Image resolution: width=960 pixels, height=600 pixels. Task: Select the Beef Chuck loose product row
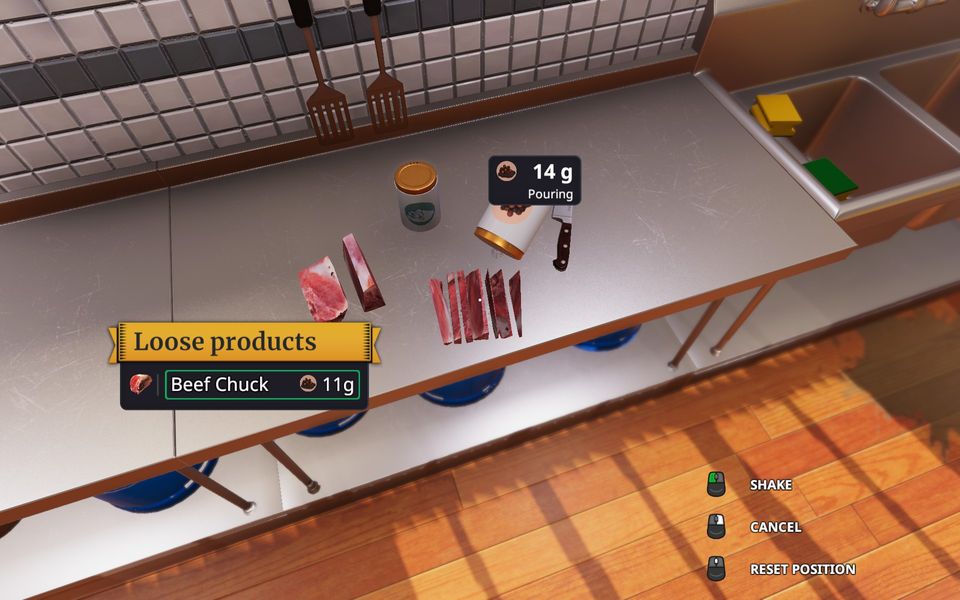pyautogui.click(x=262, y=385)
